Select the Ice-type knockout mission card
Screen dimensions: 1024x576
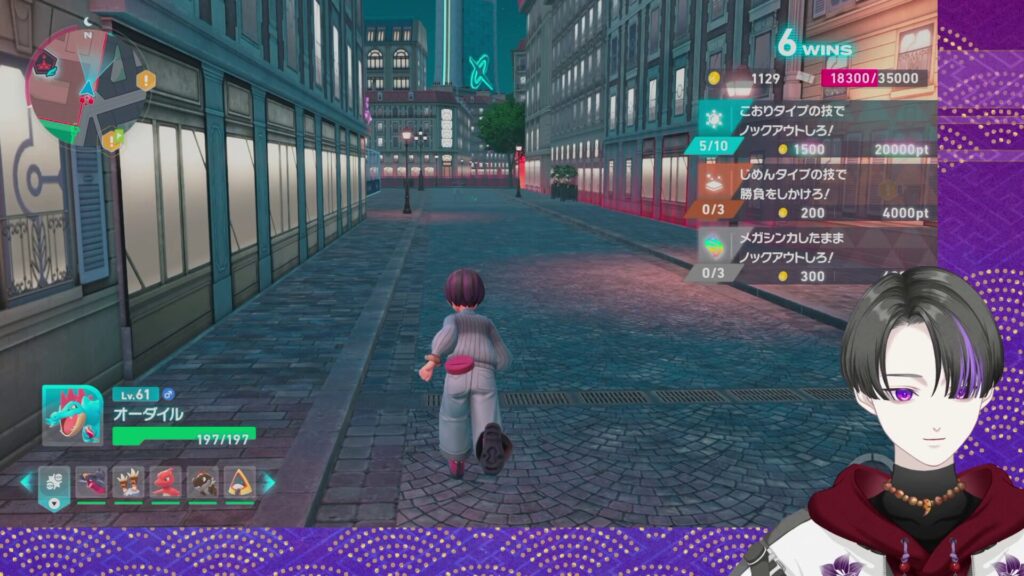point(815,130)
